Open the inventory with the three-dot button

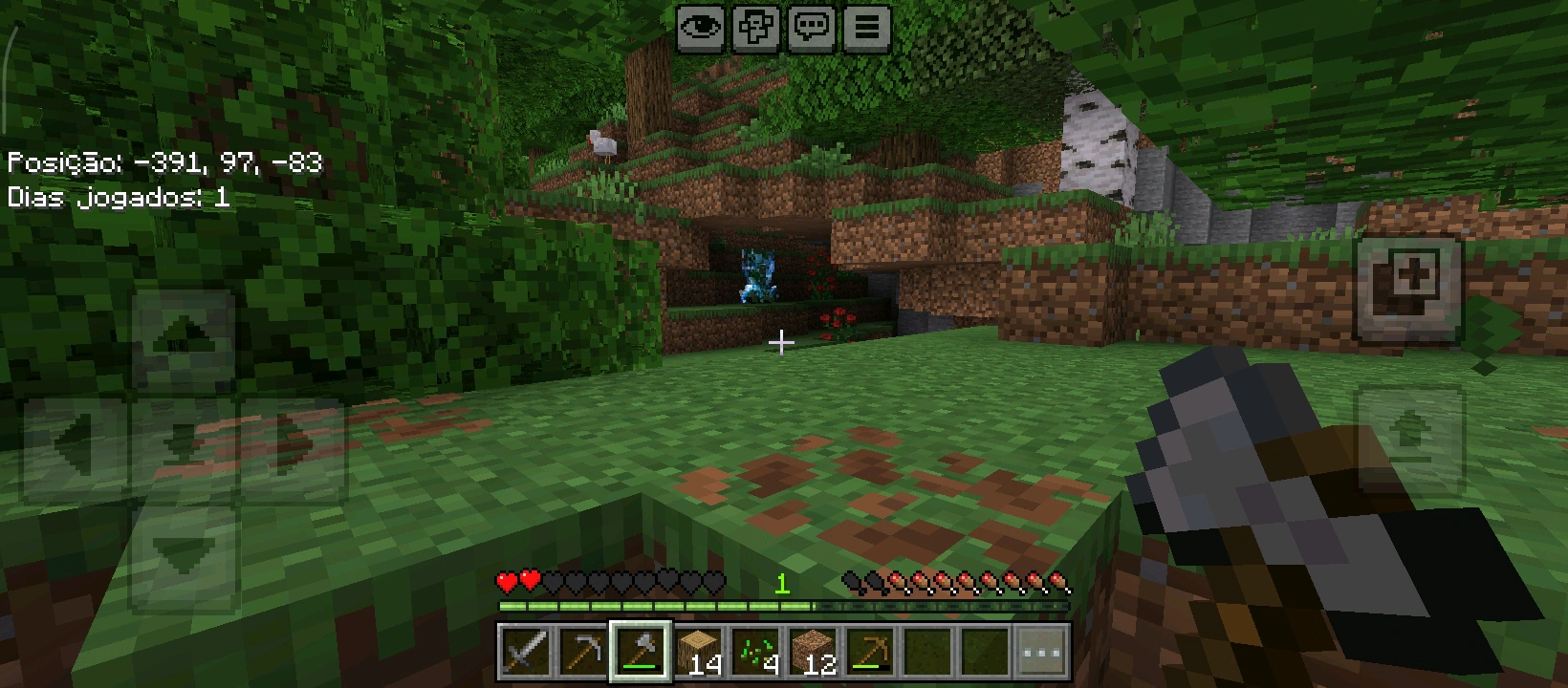pyautogui.click(x=1042, y=653)
